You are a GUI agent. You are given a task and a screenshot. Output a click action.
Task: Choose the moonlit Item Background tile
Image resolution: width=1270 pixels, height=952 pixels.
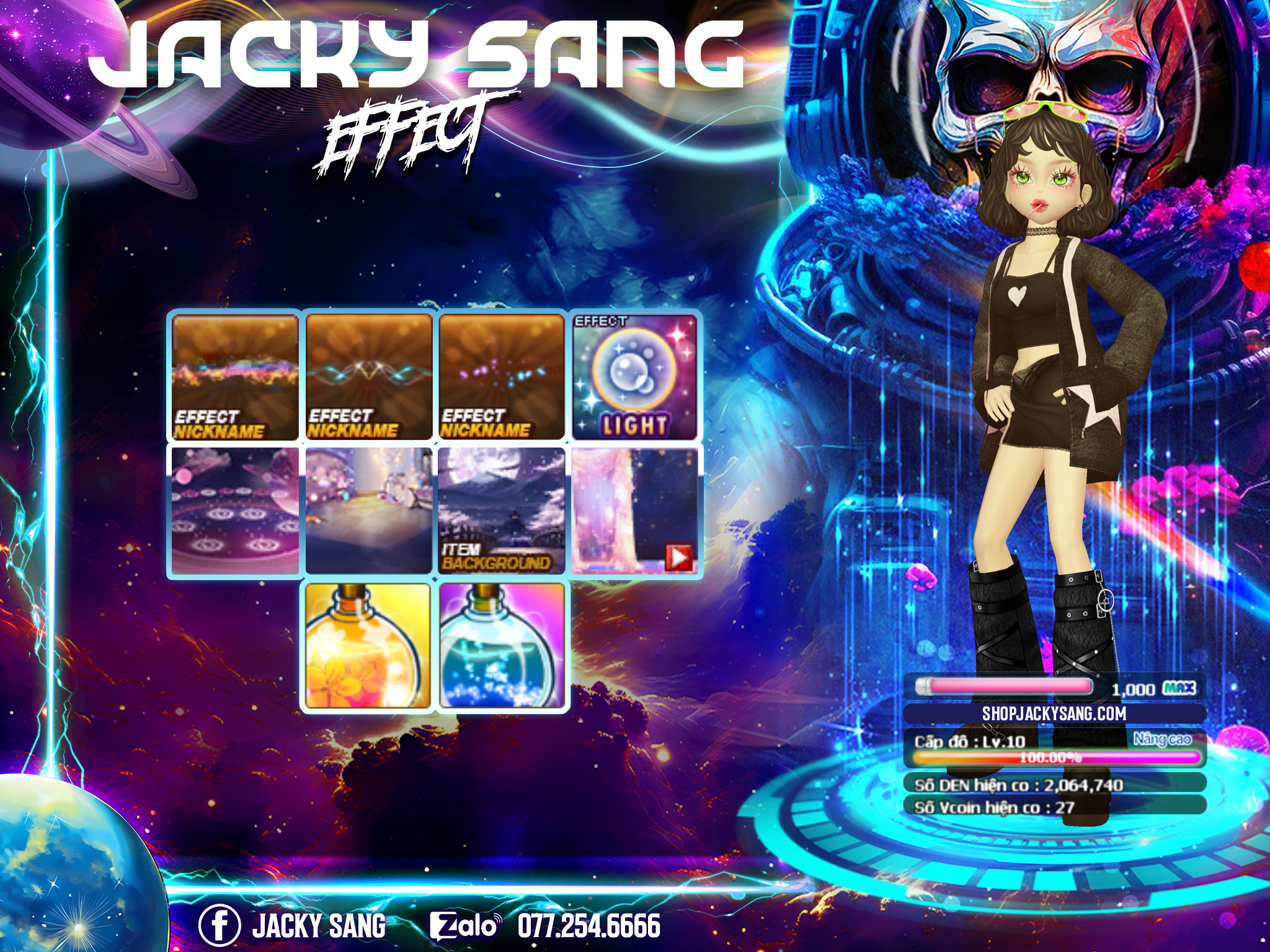tap(502, 511)
